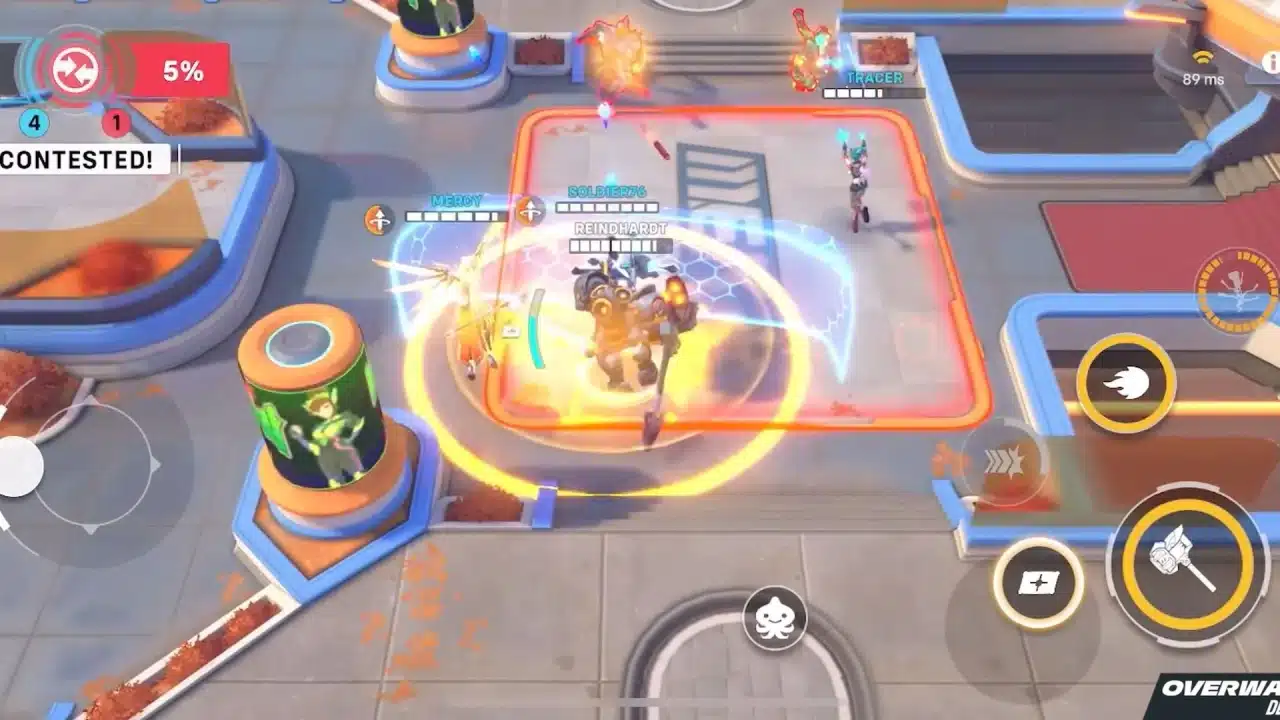Tap the blue team score counter 4
The height and width of the screenshot is (720, 1280).
tap(34, 124)
